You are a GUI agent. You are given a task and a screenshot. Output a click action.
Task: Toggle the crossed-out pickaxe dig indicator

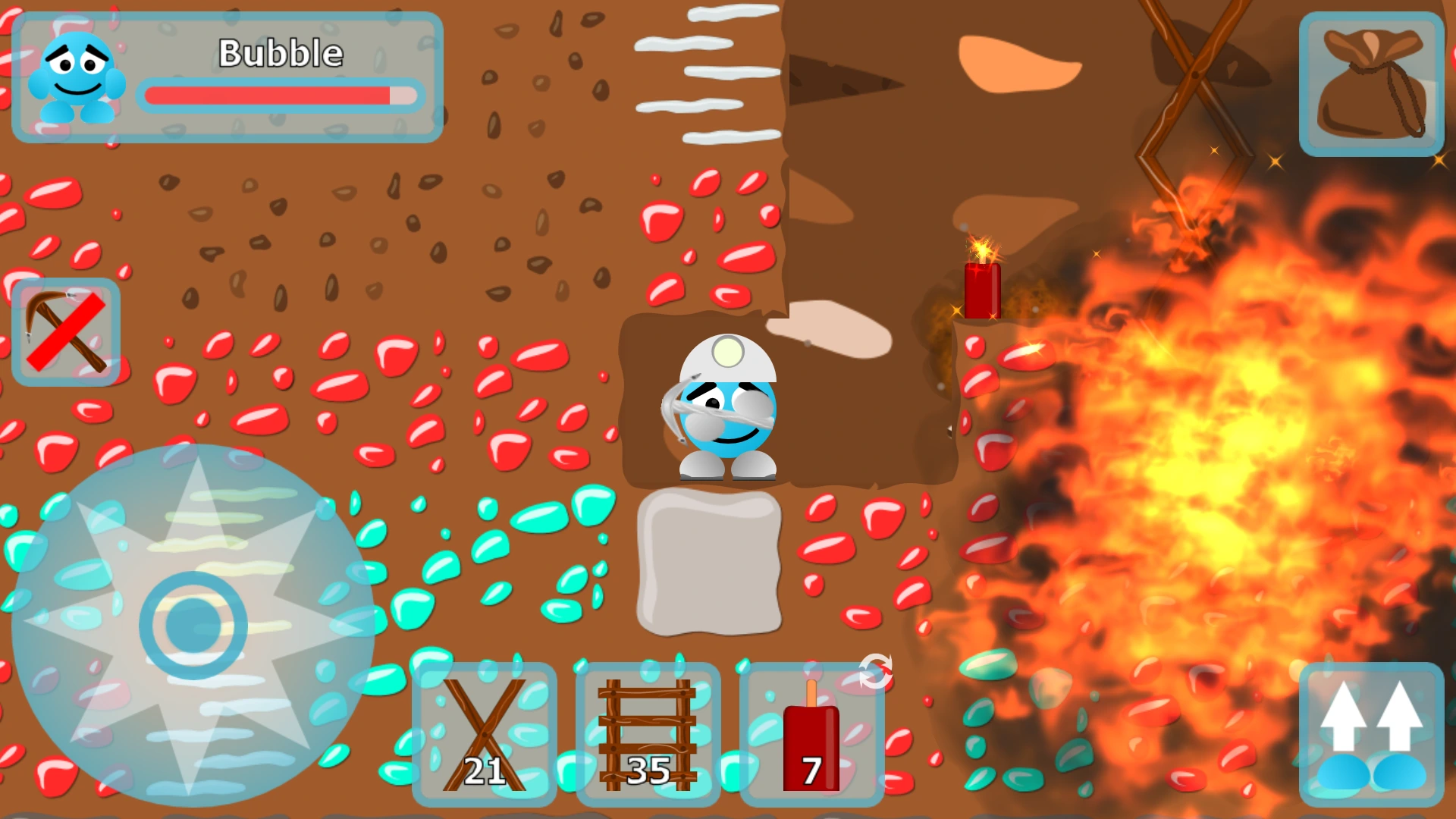click(67, 330)
